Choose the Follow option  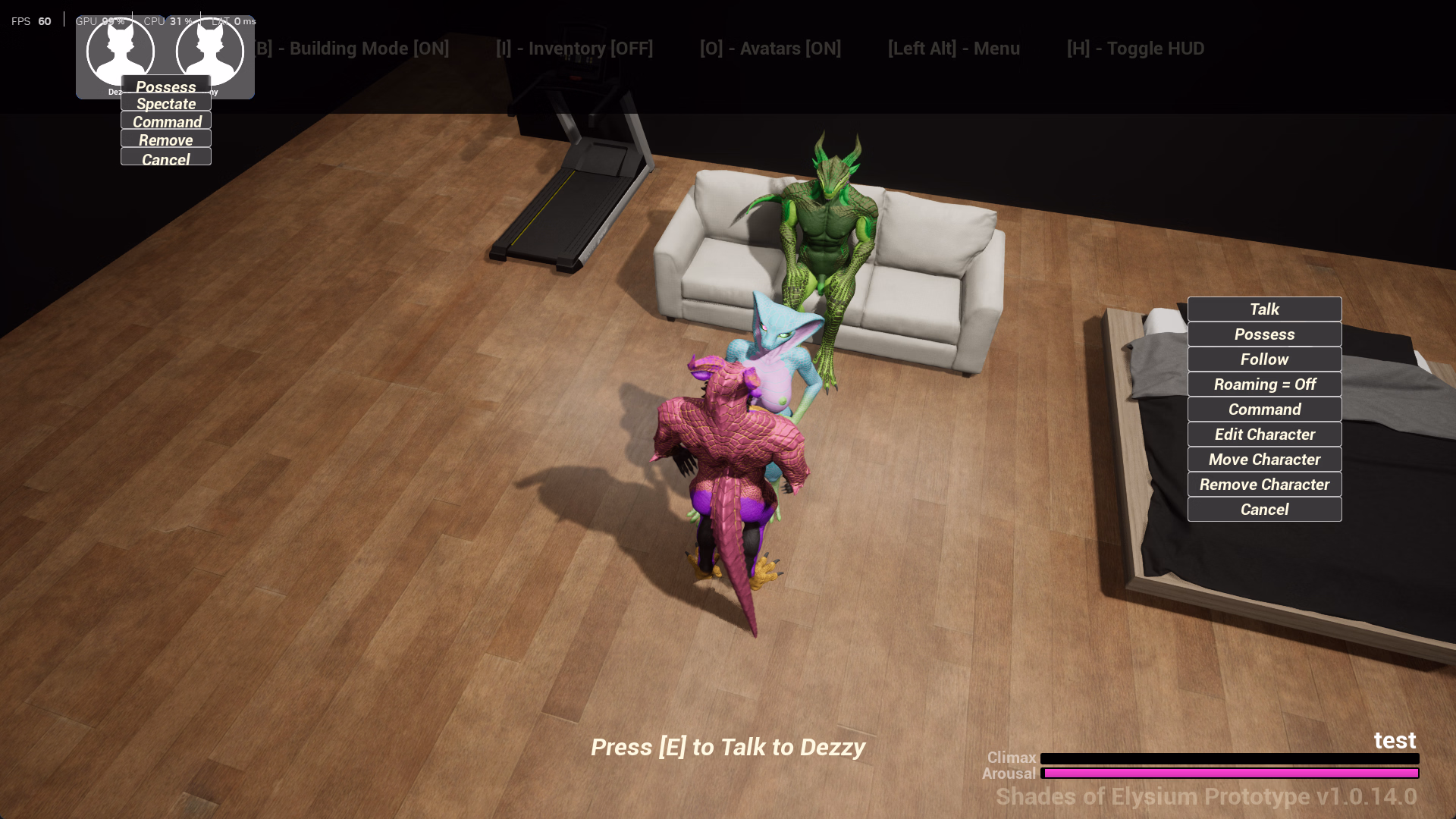pyautogui.click(x=1264, y=359)
